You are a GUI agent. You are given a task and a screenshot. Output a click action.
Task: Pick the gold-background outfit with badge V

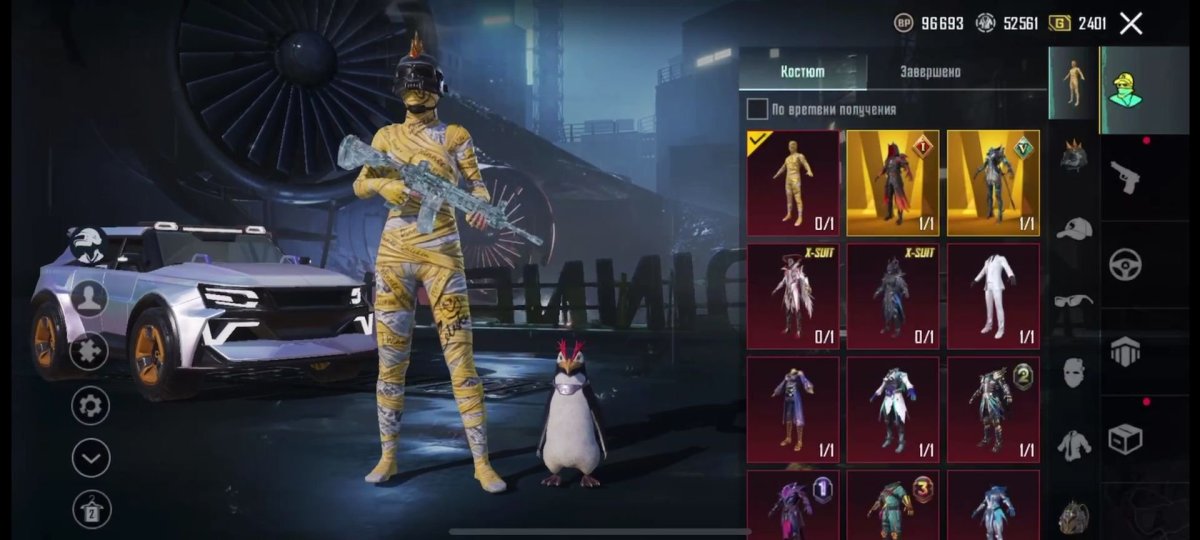[x=993, y=182]
